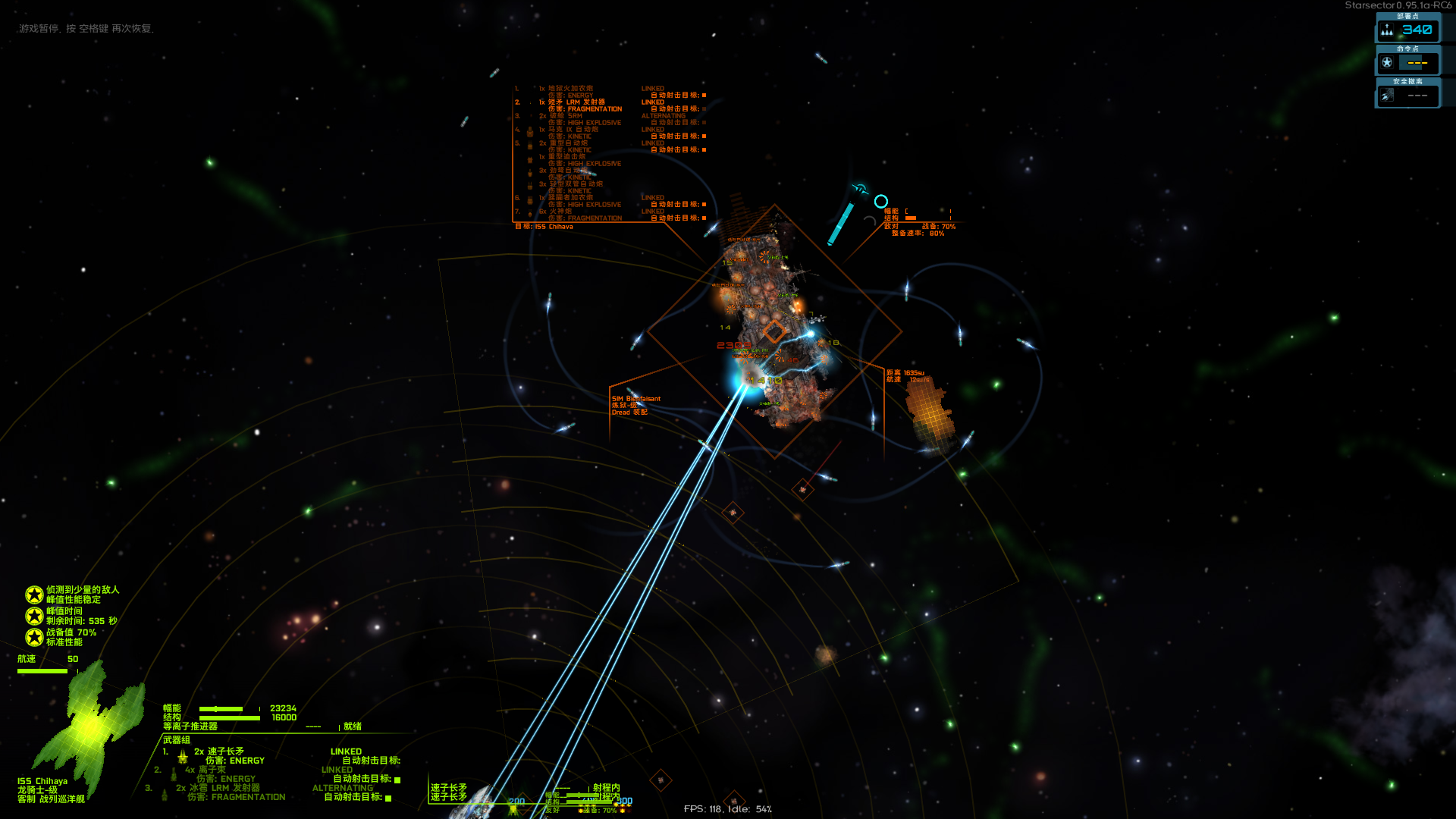Click the 重型自动炮 icon on enemy weapon list

pyautogui.click(x=530, y=146)
